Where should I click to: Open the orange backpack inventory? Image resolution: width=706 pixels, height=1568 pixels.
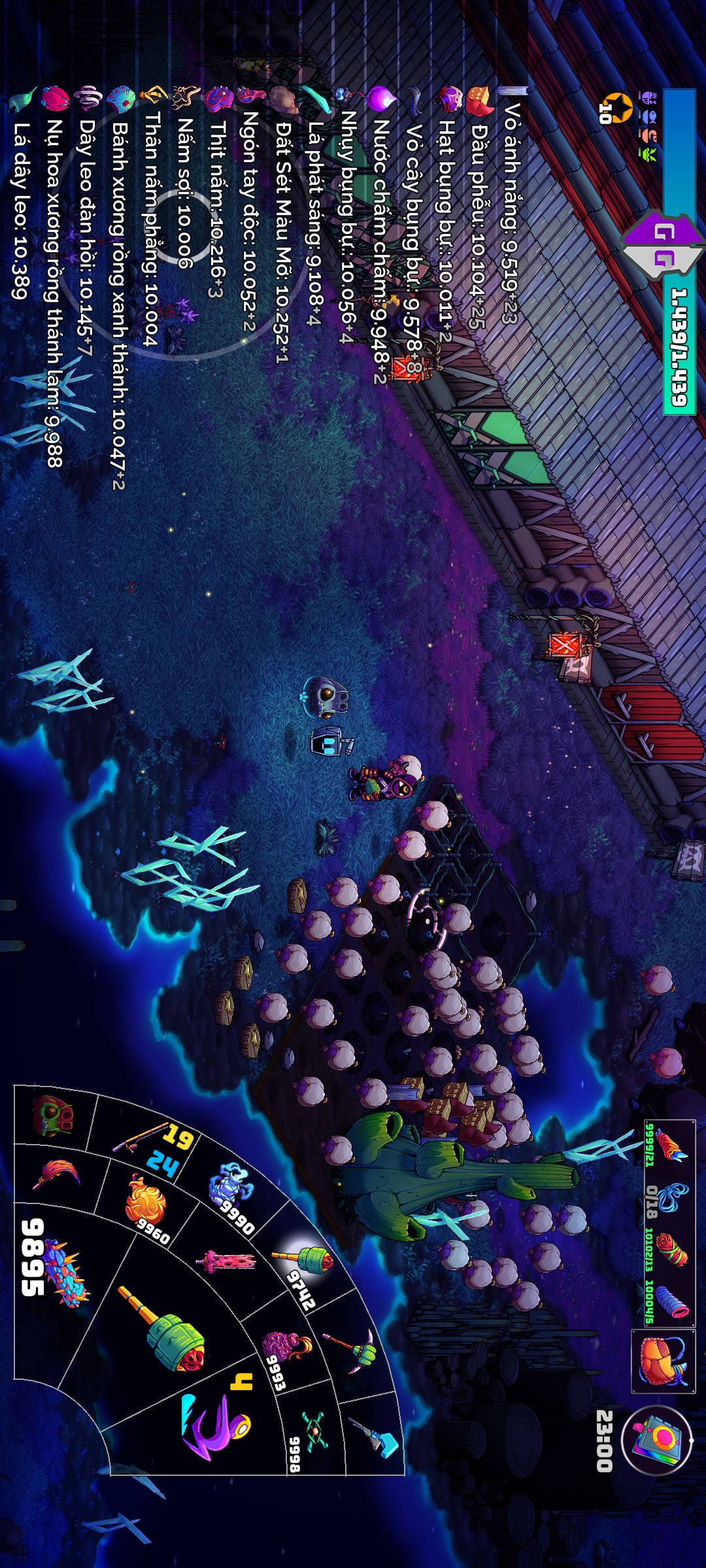click(x=662, y=1360)
